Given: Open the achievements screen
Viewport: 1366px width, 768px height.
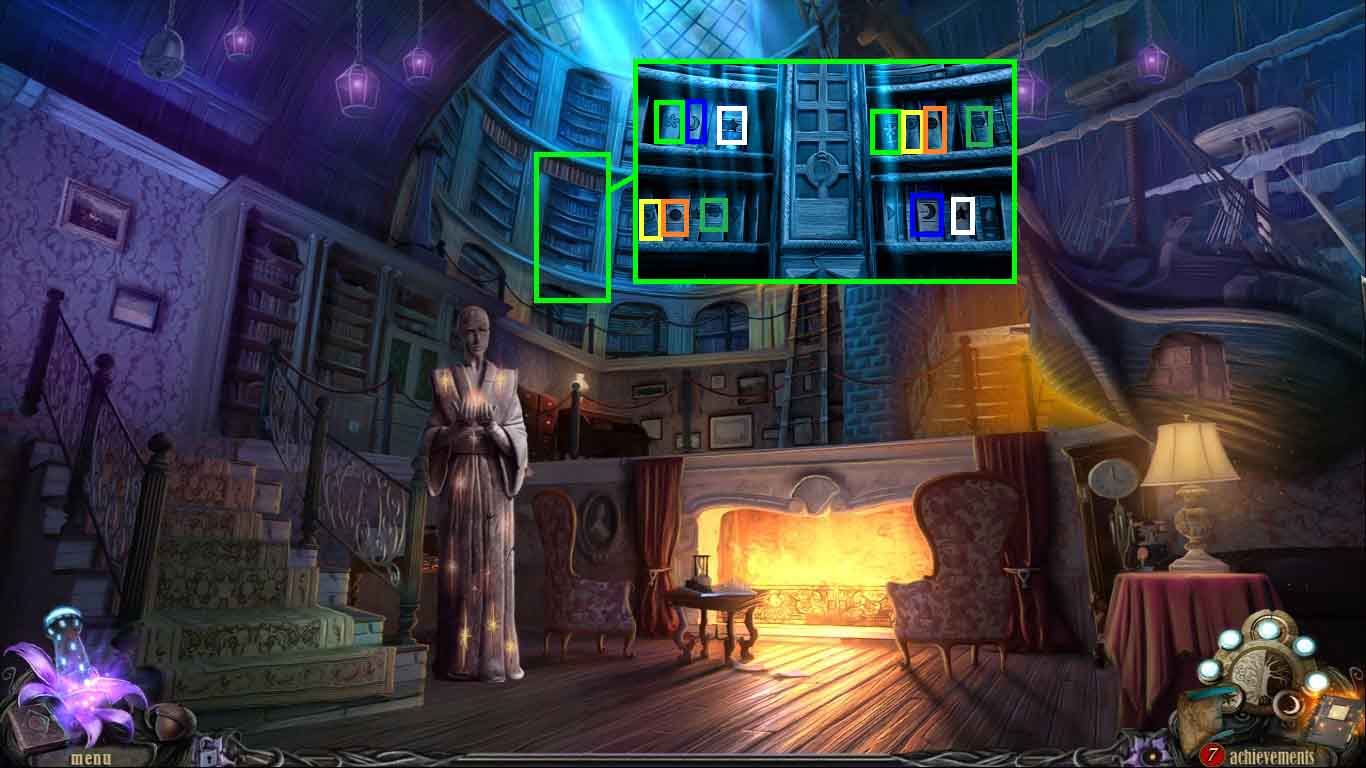Looking at the screenshot, I should (x=1272, y=756).
